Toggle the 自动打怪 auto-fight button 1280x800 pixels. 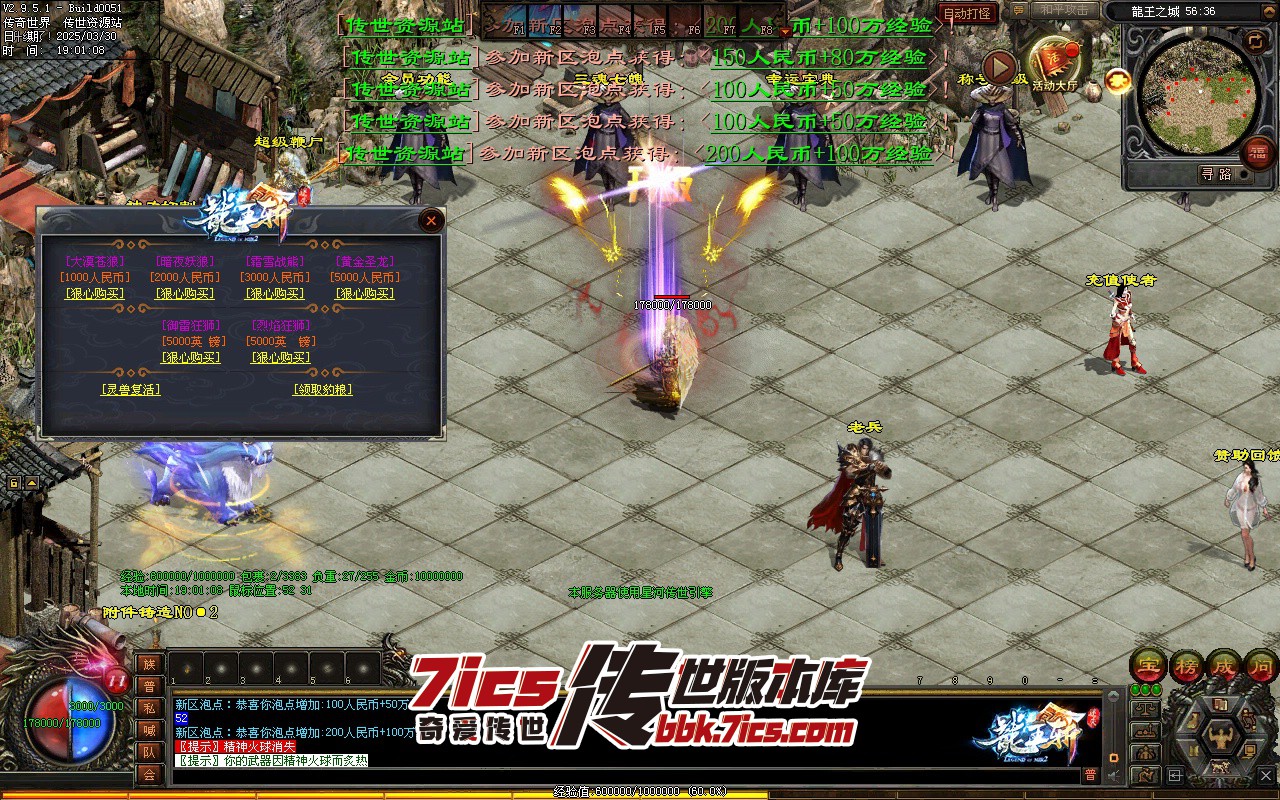click(968, 13)
